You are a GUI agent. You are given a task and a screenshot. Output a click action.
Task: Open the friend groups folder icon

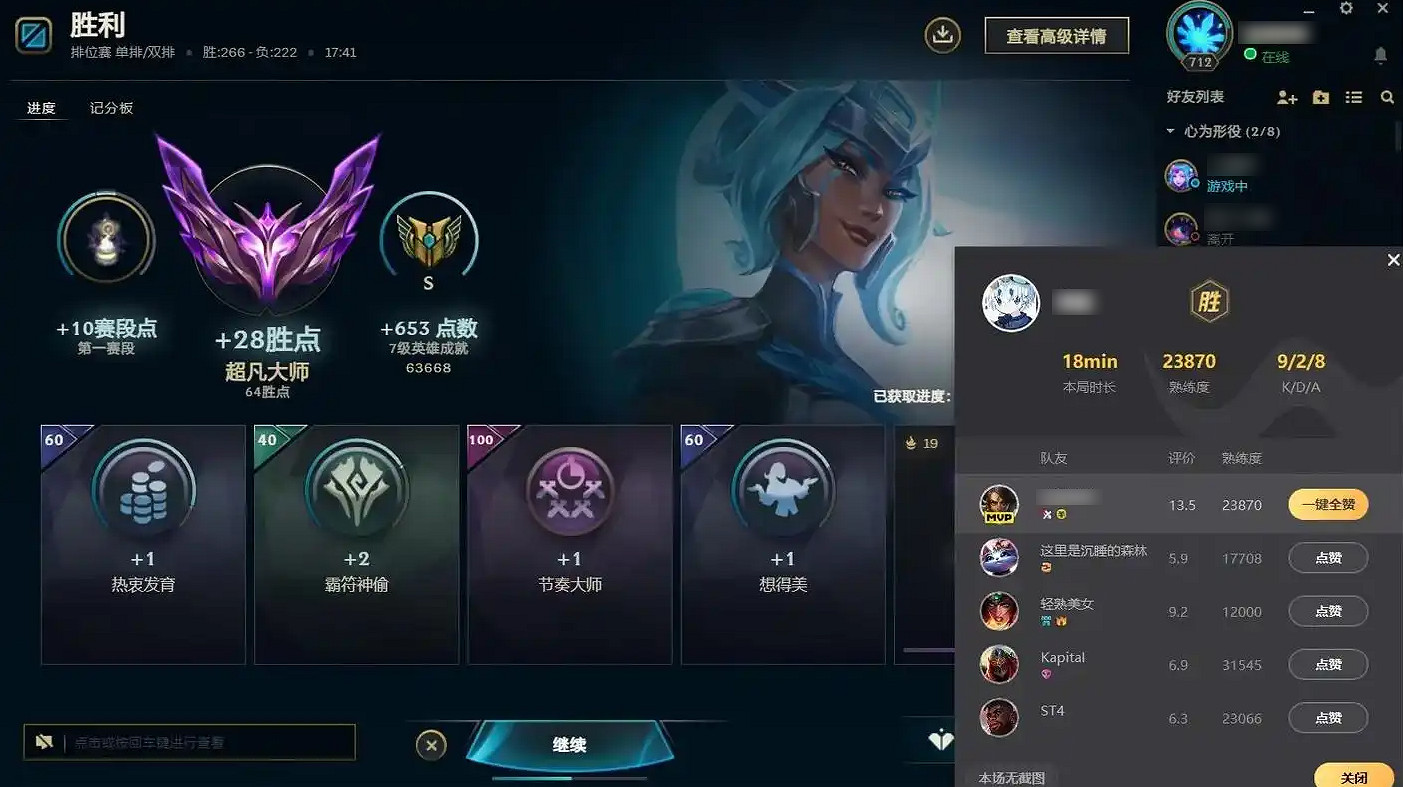pos(1321,97)
